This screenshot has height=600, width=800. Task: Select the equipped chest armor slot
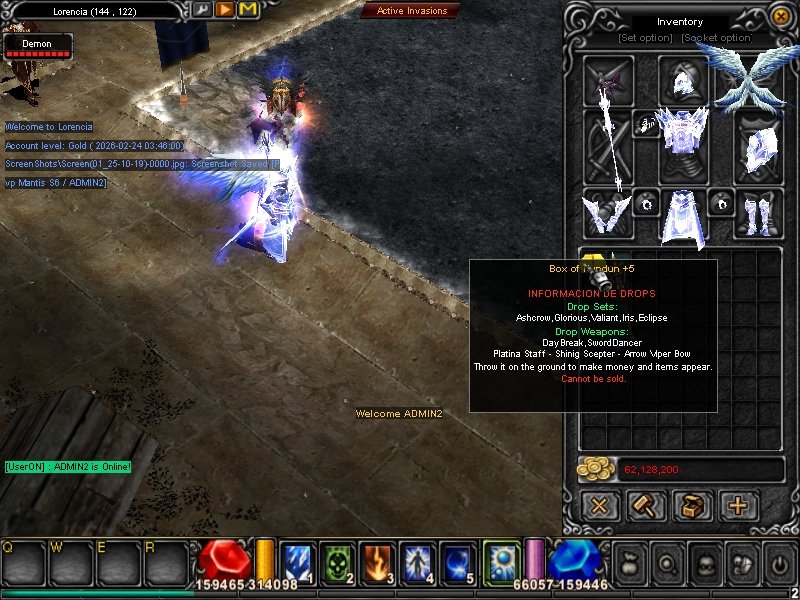pos(683,146)
